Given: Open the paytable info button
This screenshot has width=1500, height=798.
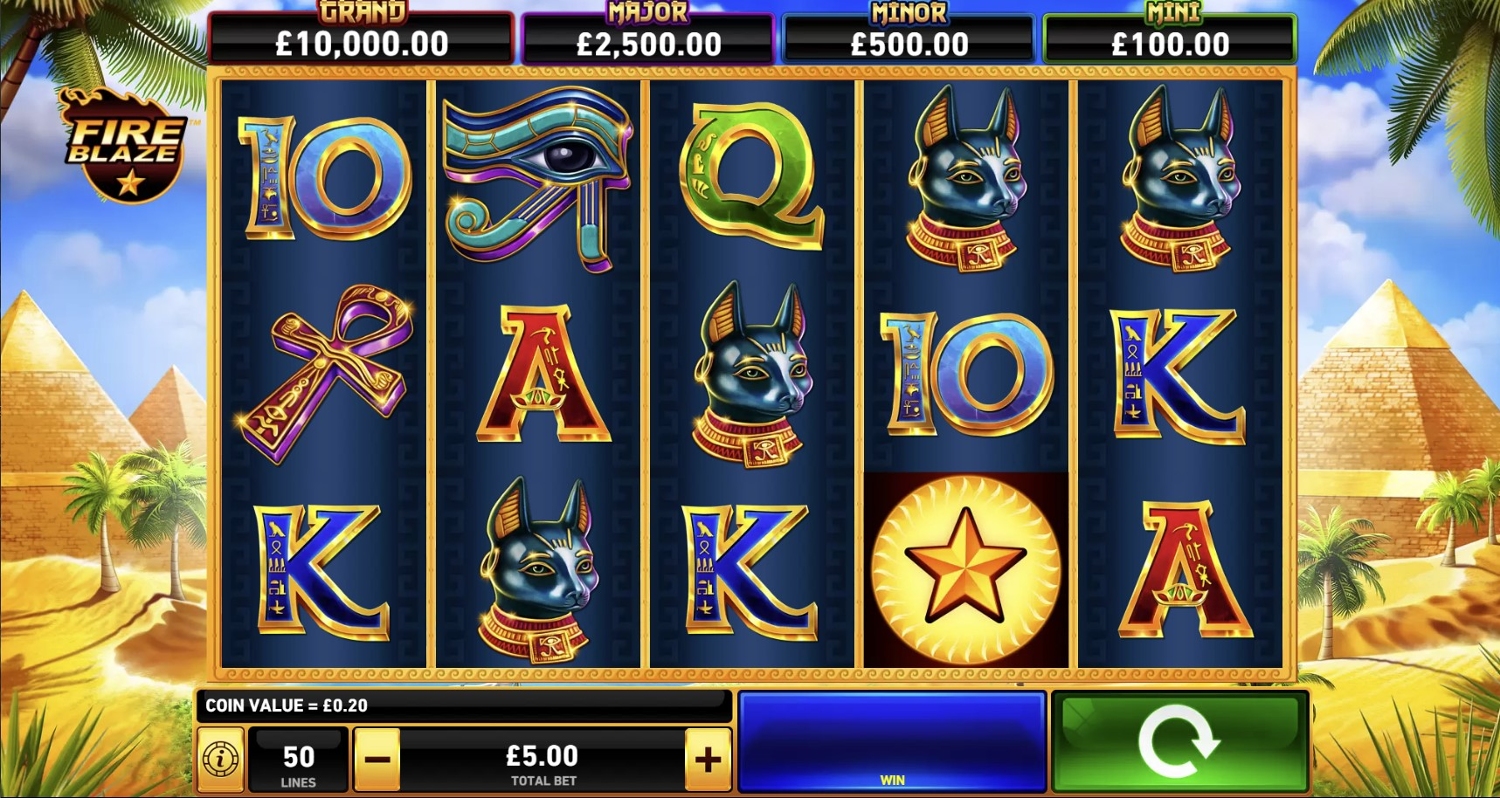Looking at the screenshot, I should pyautogui.click(x=220, y=760).
